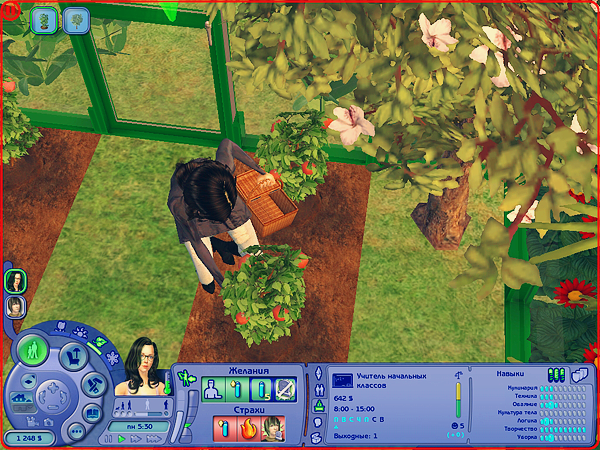Open the Story mode album button
The height and width of the screenshot is (450, 600).
click(x=90, y=412)
